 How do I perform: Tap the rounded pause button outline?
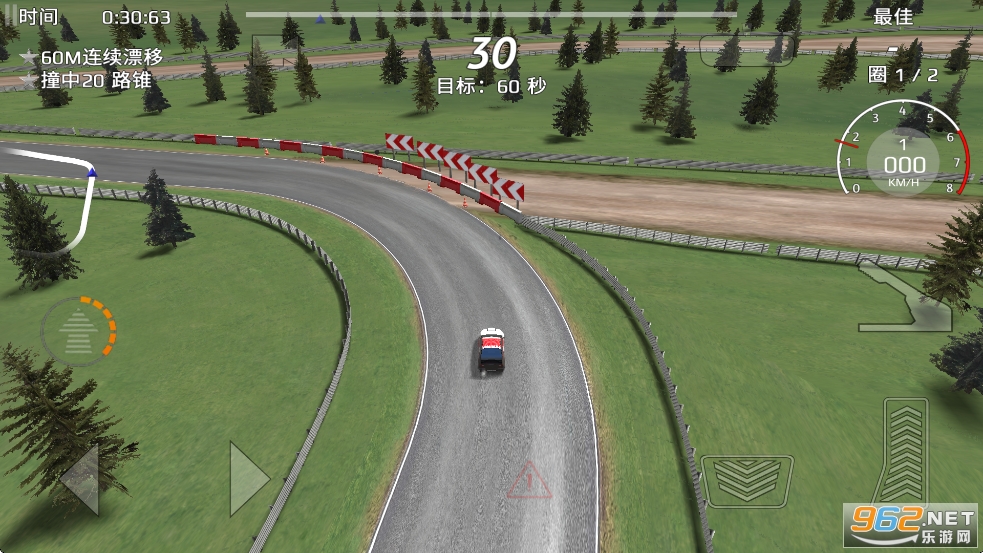click(x=733, y=50)
